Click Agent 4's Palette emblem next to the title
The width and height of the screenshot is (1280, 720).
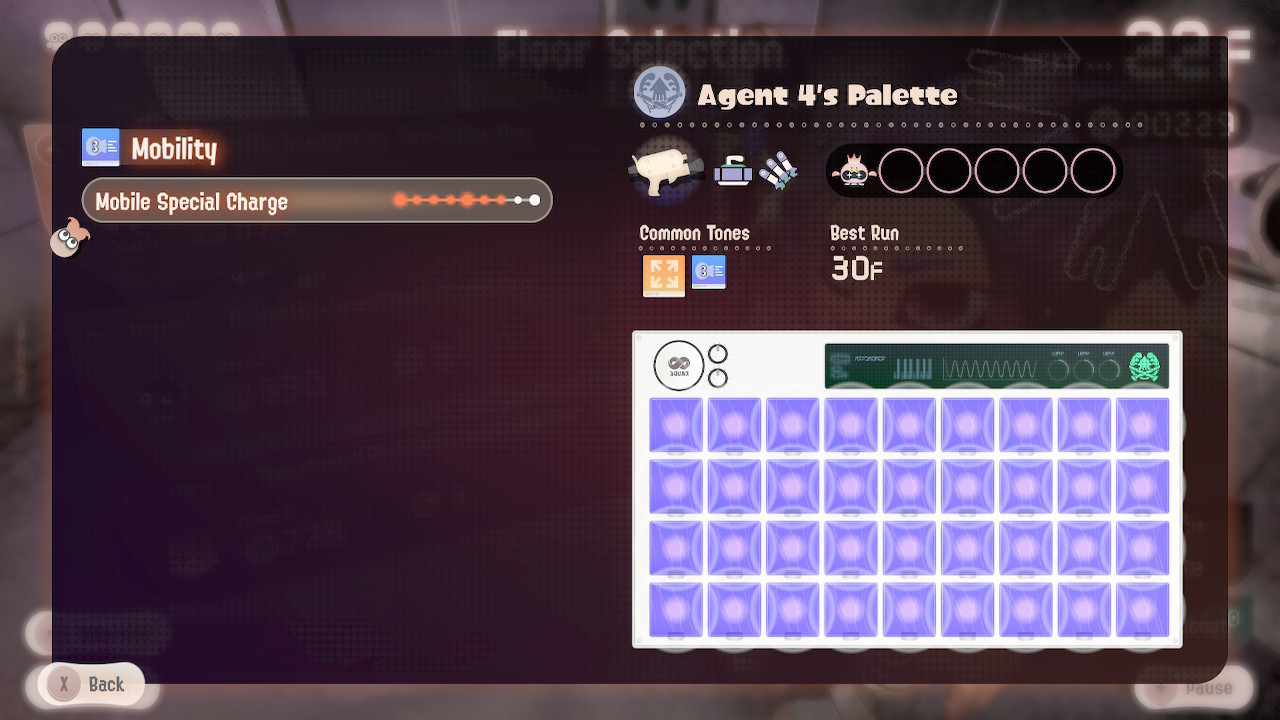coord(660,93)
